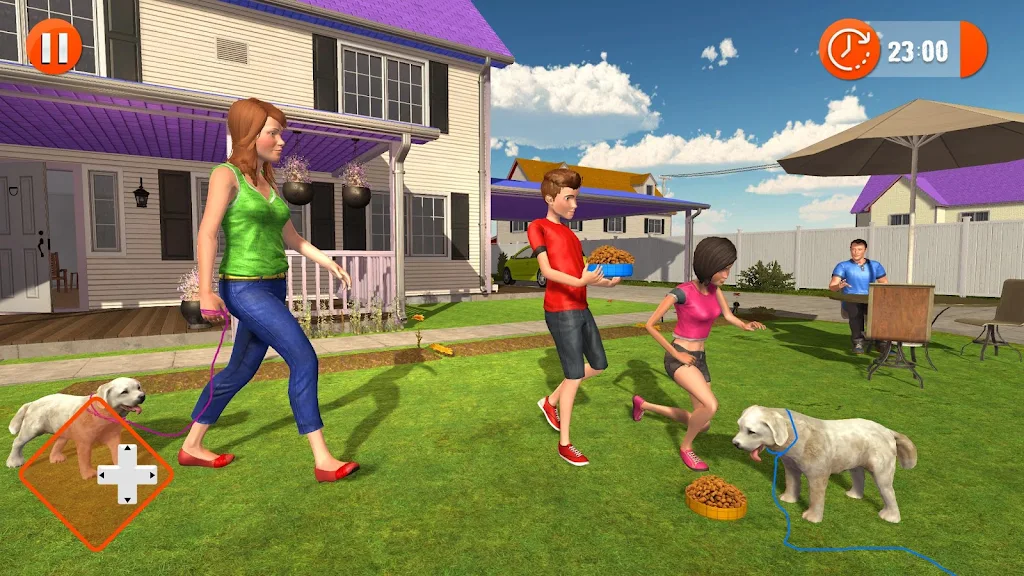
Task: Pause the game with the orange button
Action: click(53, 46)
